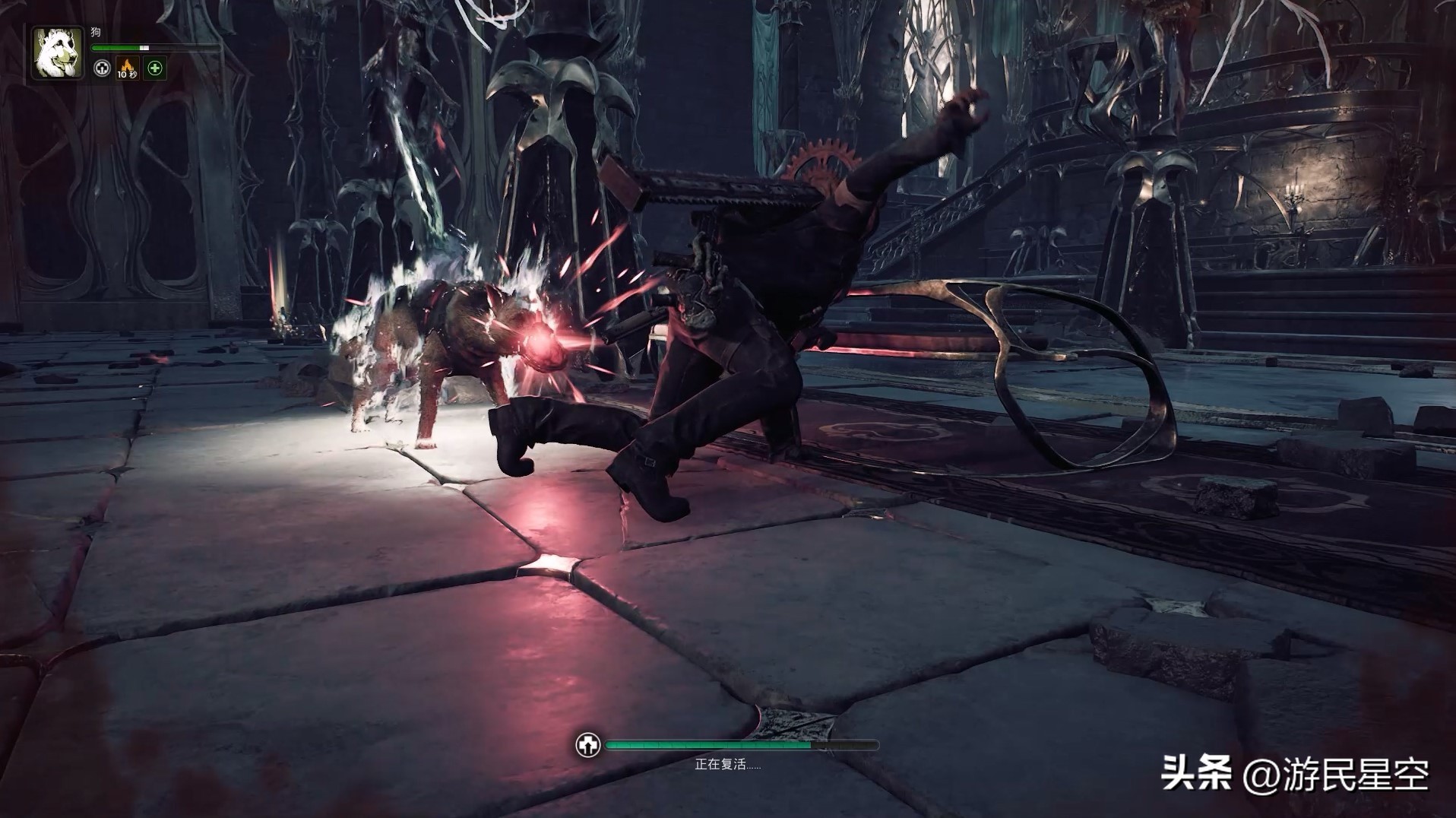Click the revive cross icon beside the portrait
The width and height of the screenshot is (1456, 818).
pyautogui.click(x=102, y=68)
